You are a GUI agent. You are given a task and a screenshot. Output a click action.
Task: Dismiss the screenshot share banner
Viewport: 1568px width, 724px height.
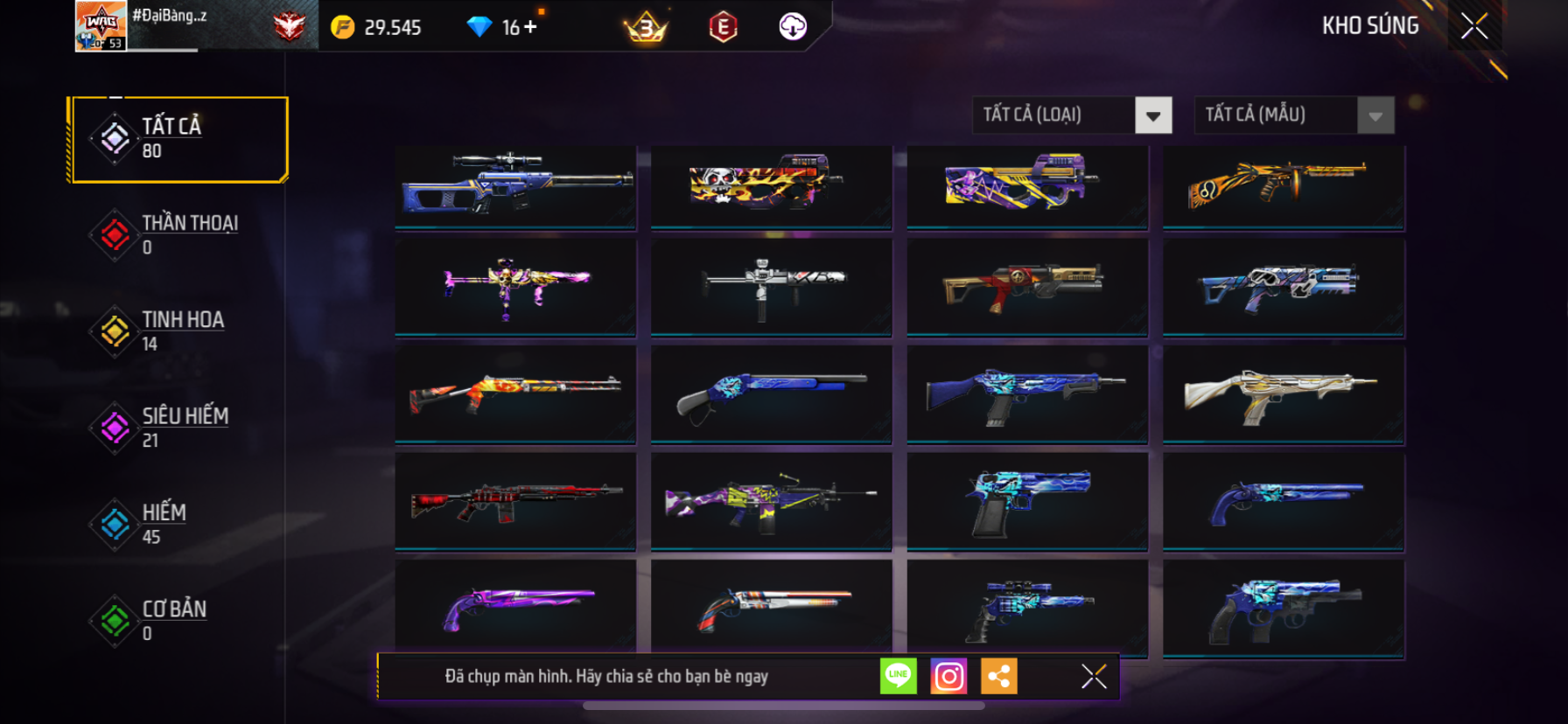point(1094,676)
